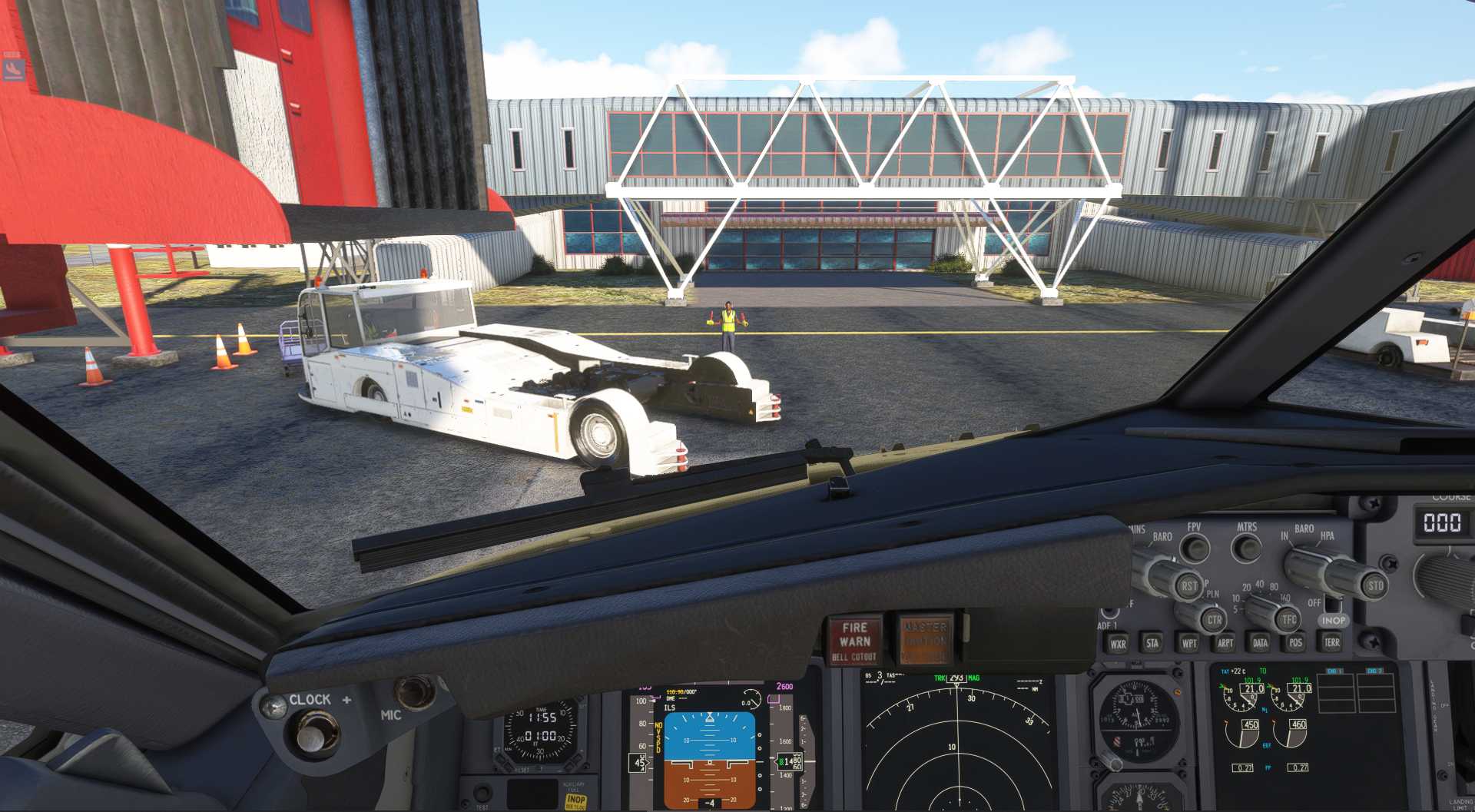Push the MTRS meters button
Image resolution: width=1475 pixels, height=812 pixels.
pos(1246,548)
